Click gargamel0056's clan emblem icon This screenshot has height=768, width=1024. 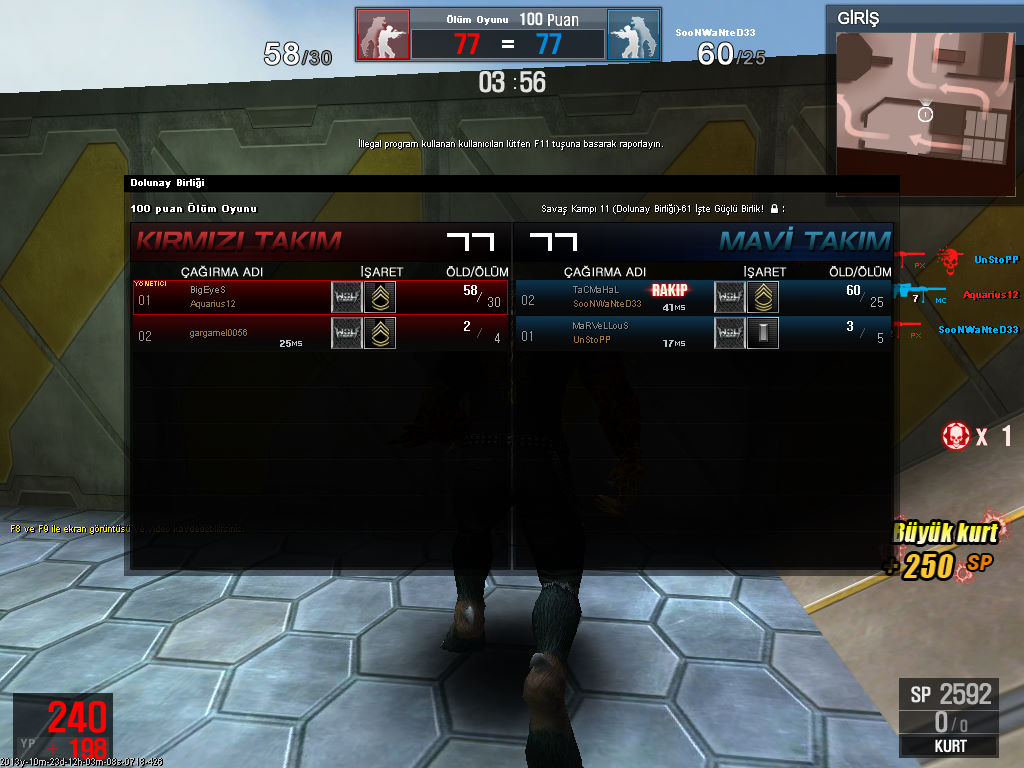click(x=347, y=333)
